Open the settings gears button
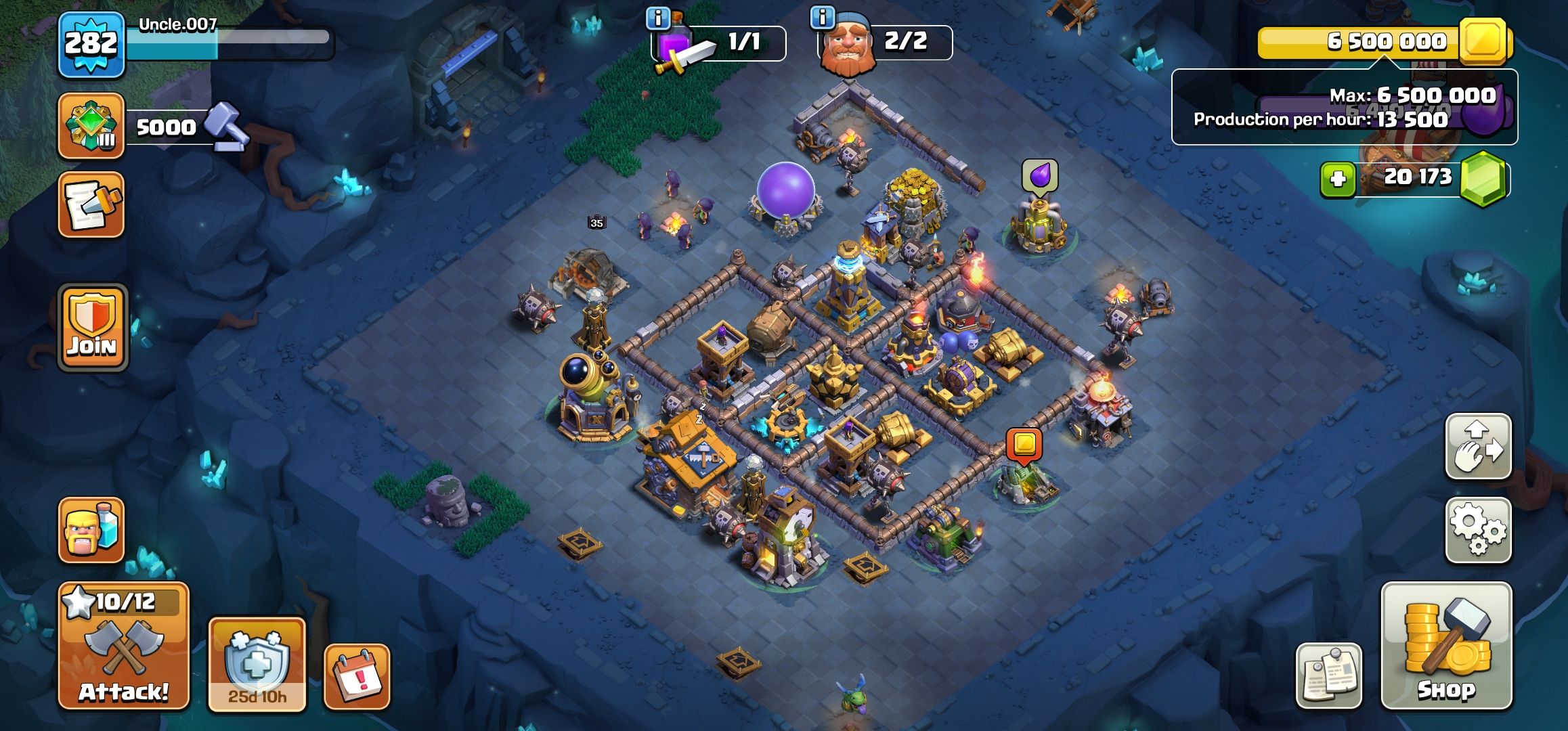 tap(1478, 530)
